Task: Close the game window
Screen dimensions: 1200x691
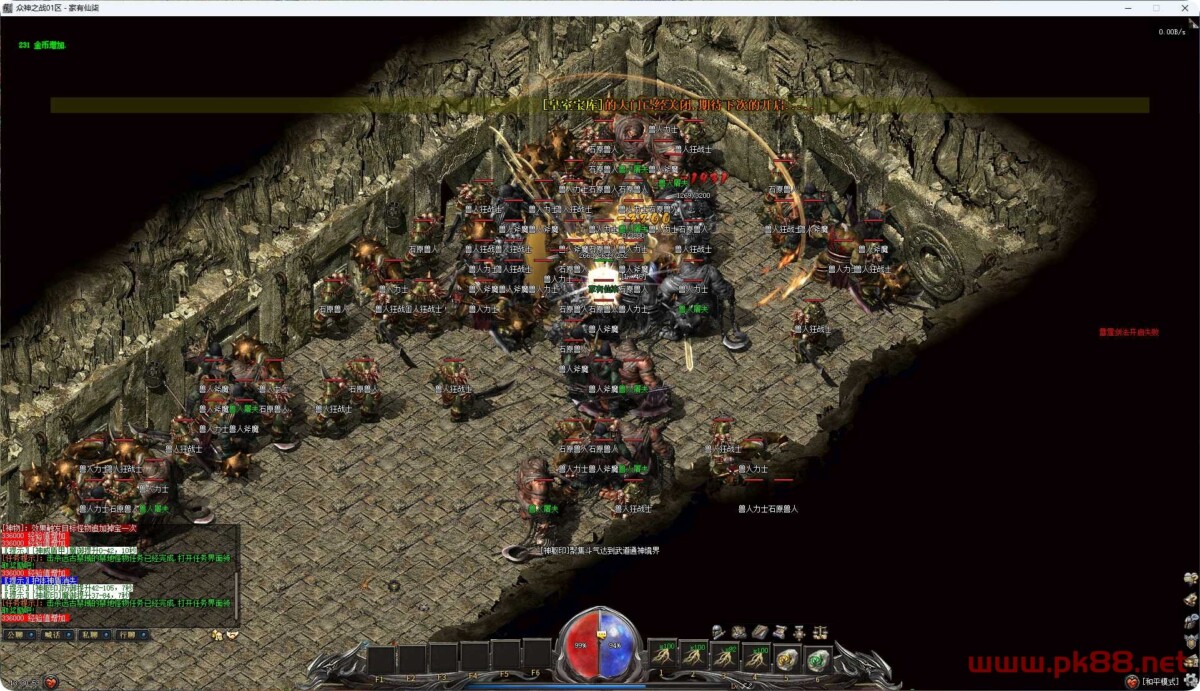Action: (1184, 7)
